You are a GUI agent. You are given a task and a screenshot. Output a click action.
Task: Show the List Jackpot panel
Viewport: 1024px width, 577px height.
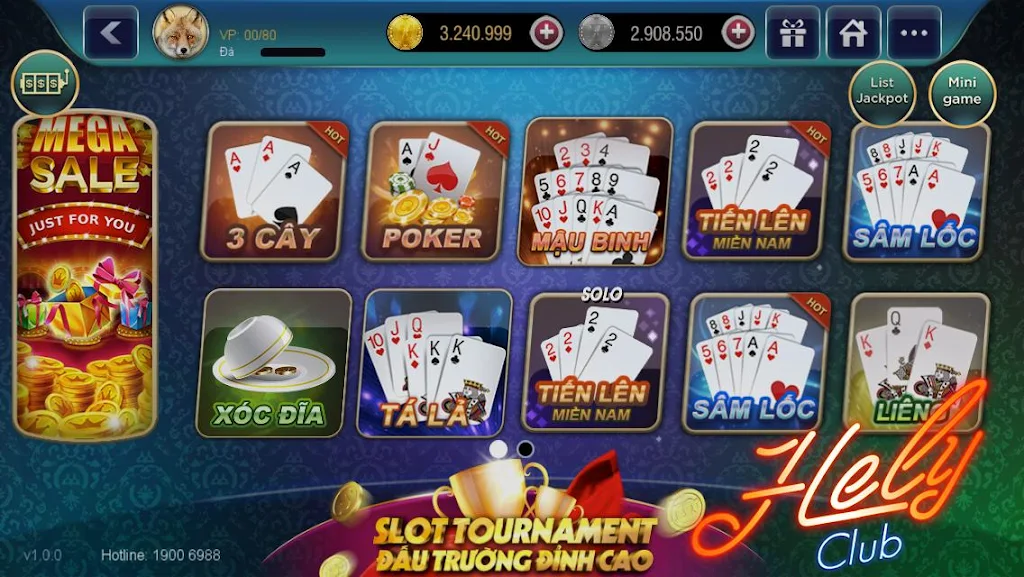point(882,91)
